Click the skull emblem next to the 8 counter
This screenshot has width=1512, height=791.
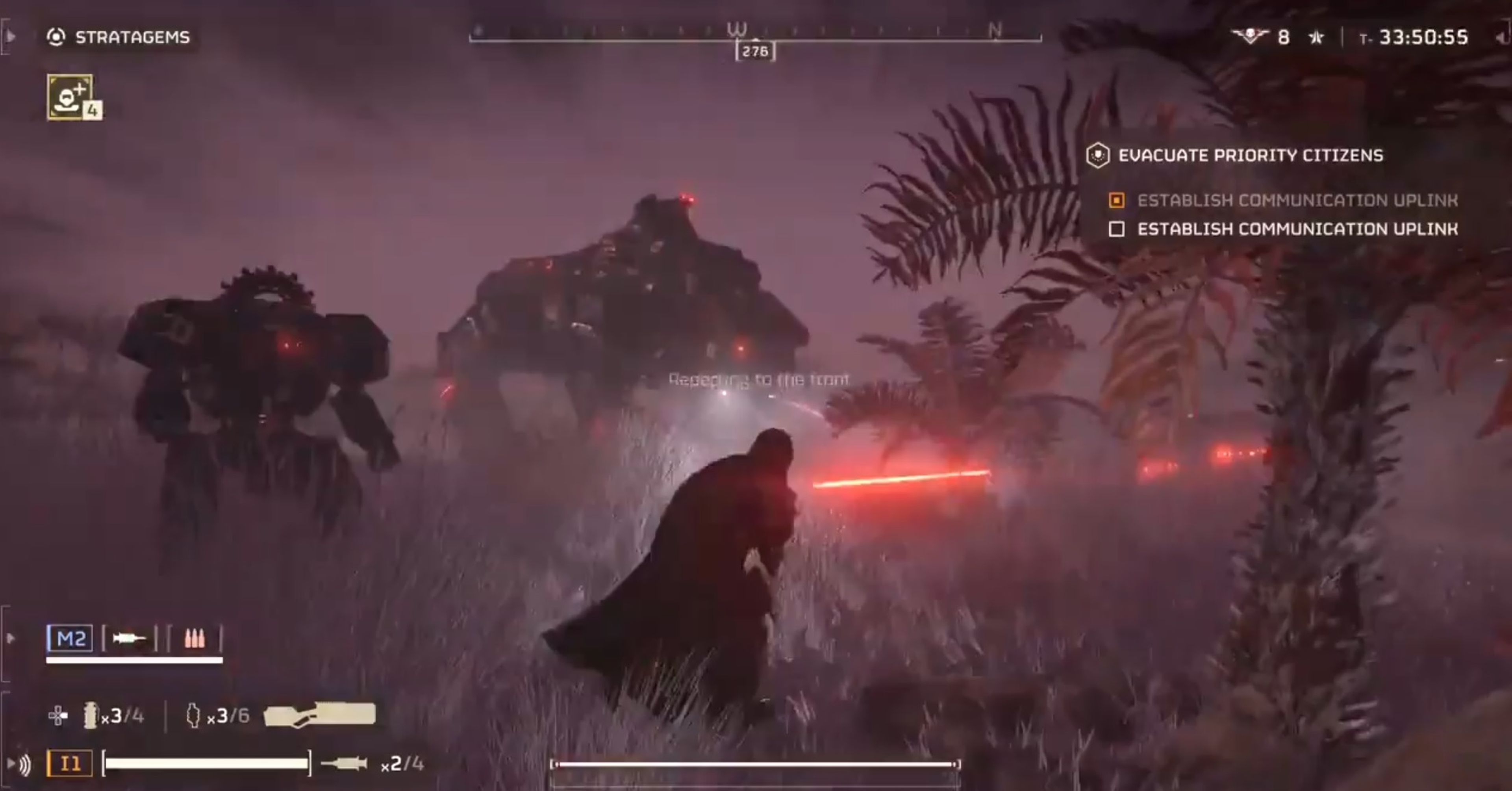click(x=1250, y=36)
